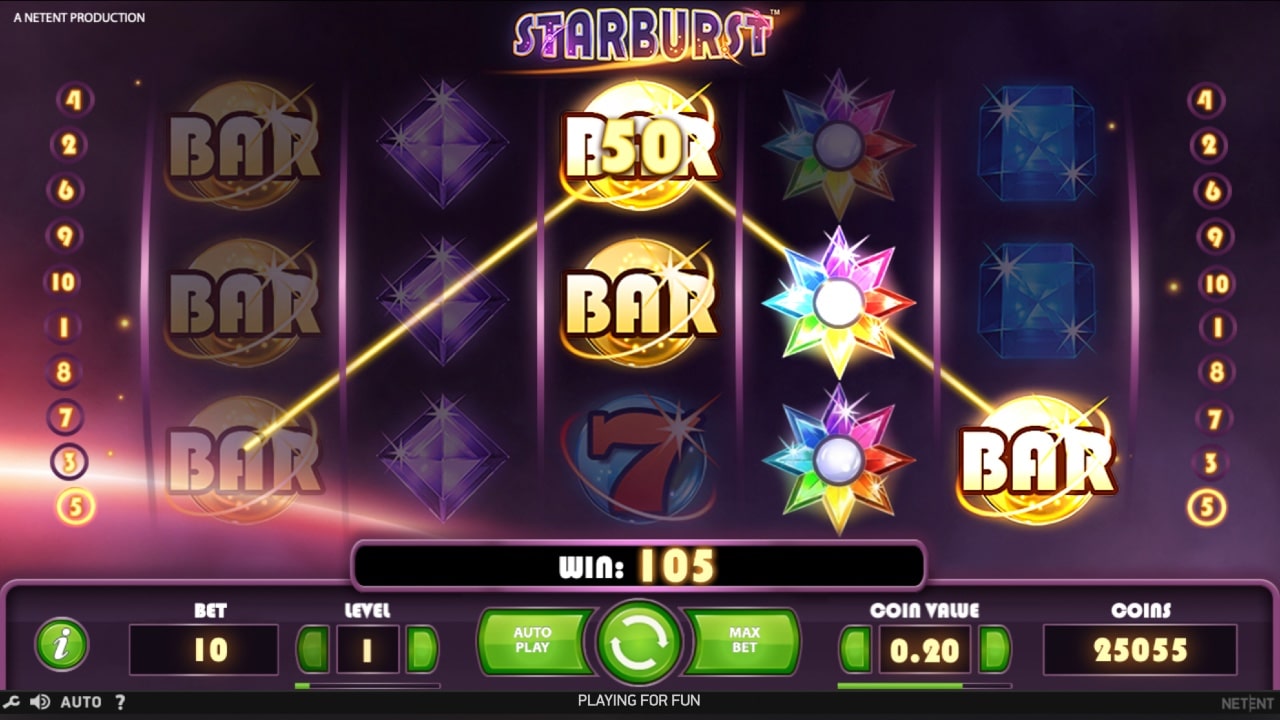Increase the coin value with the right arrow
This screenshot has height=720, width=1280.
click(994, 648)
